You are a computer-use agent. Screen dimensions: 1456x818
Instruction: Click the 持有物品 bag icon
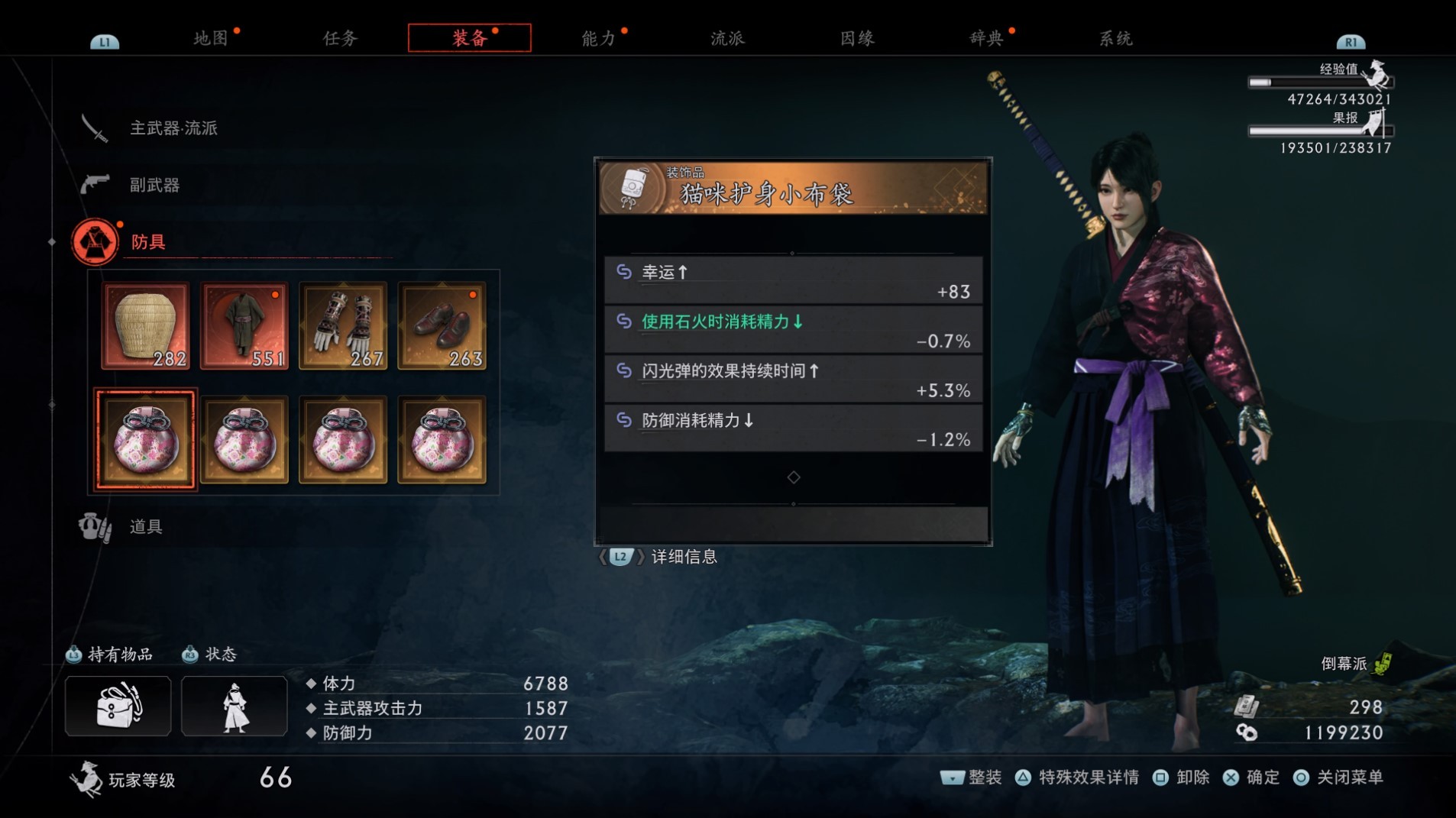click(x=118, y=705)
